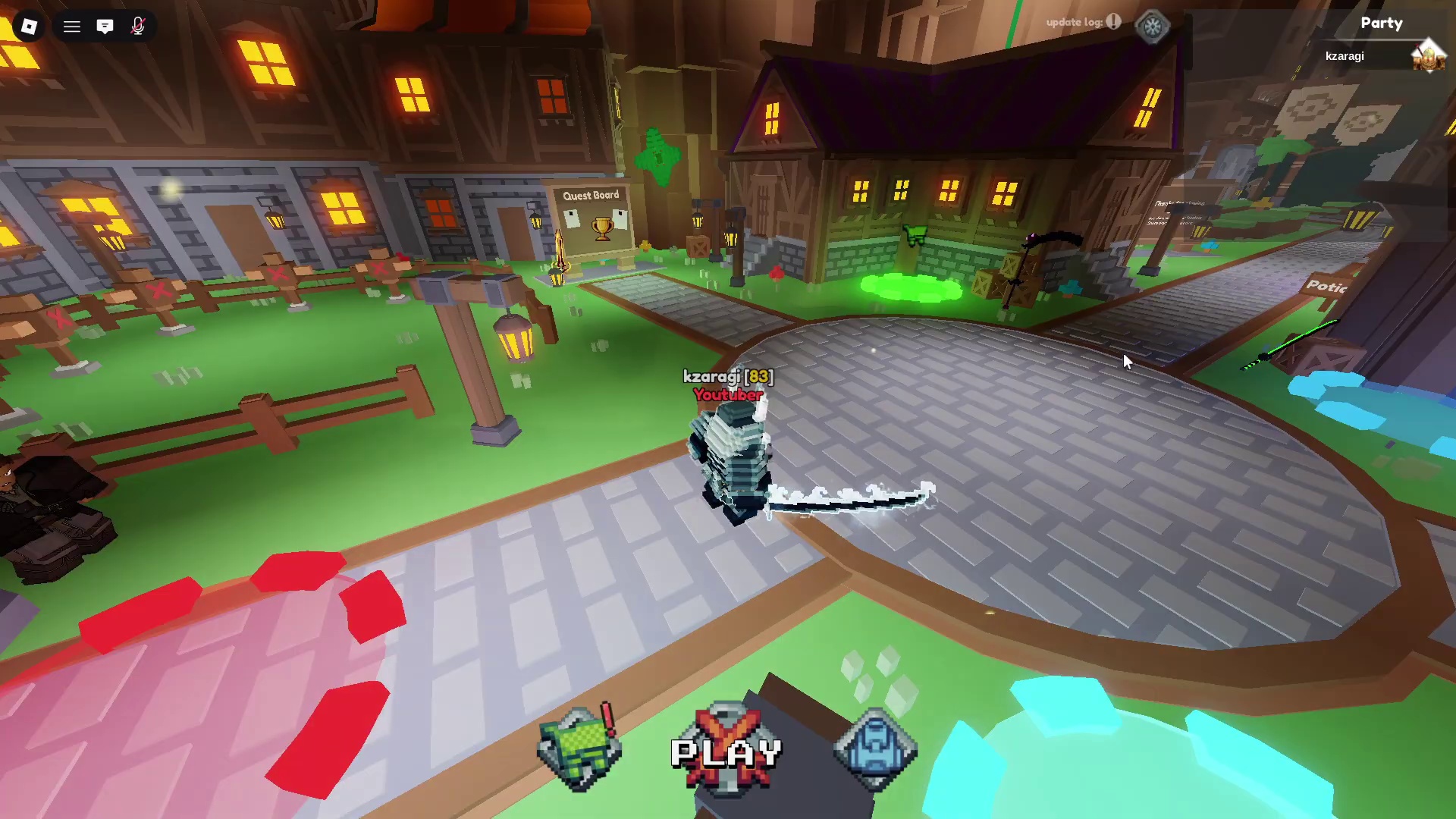Click your character nametag kzaragi [83]

coord(727,375)
